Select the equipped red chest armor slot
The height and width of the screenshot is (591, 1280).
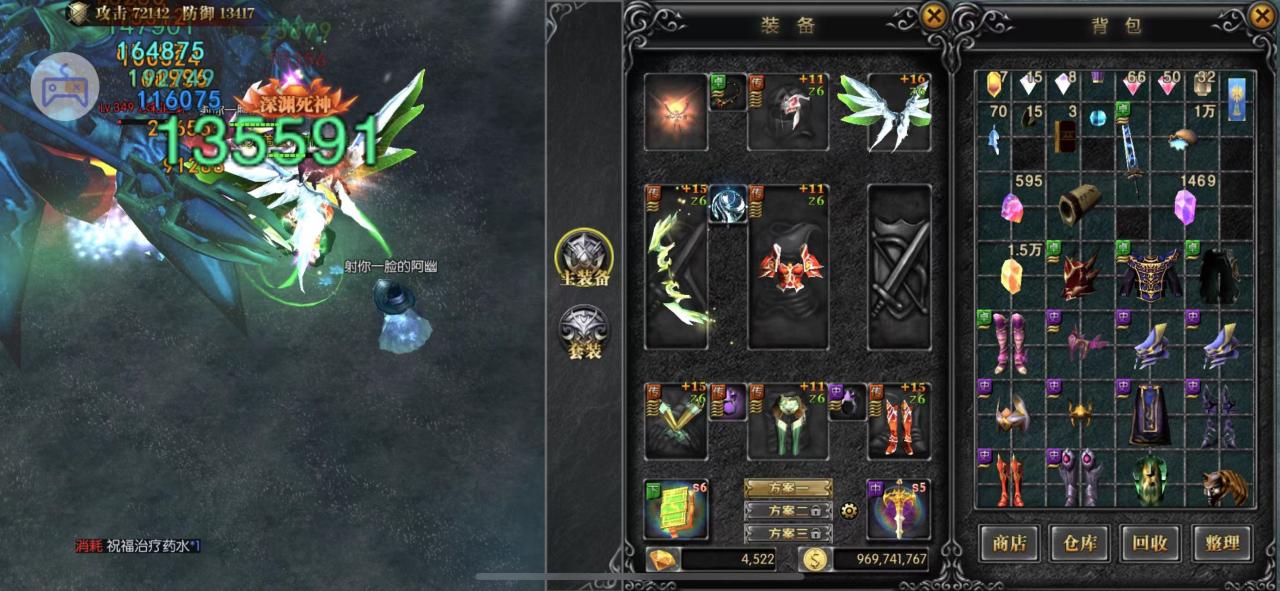pyautogui.click(x=789, y=266)
